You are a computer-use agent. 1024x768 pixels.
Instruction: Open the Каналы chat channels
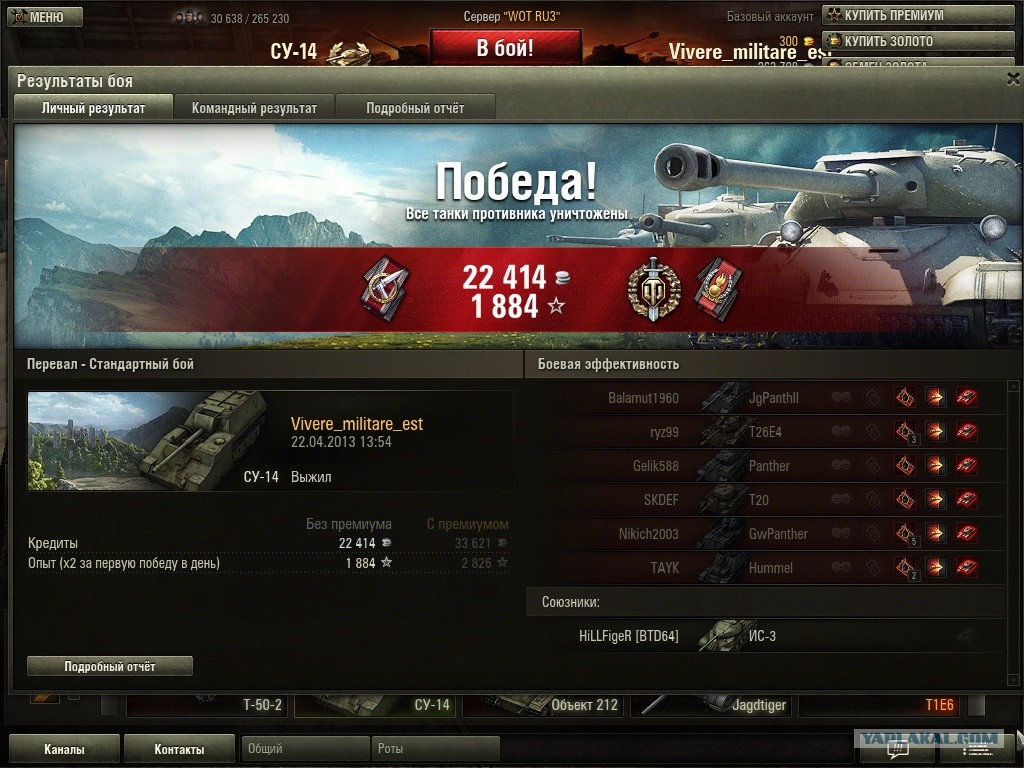pyautogui.click(x=64, y=749)
